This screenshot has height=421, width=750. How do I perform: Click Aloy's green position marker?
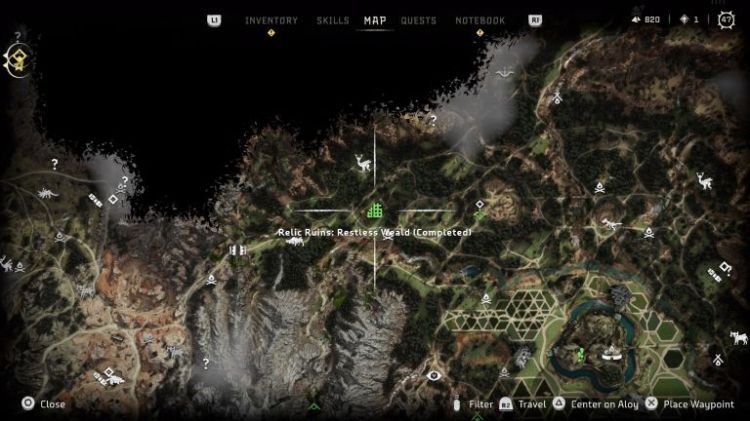pos(580,351)
